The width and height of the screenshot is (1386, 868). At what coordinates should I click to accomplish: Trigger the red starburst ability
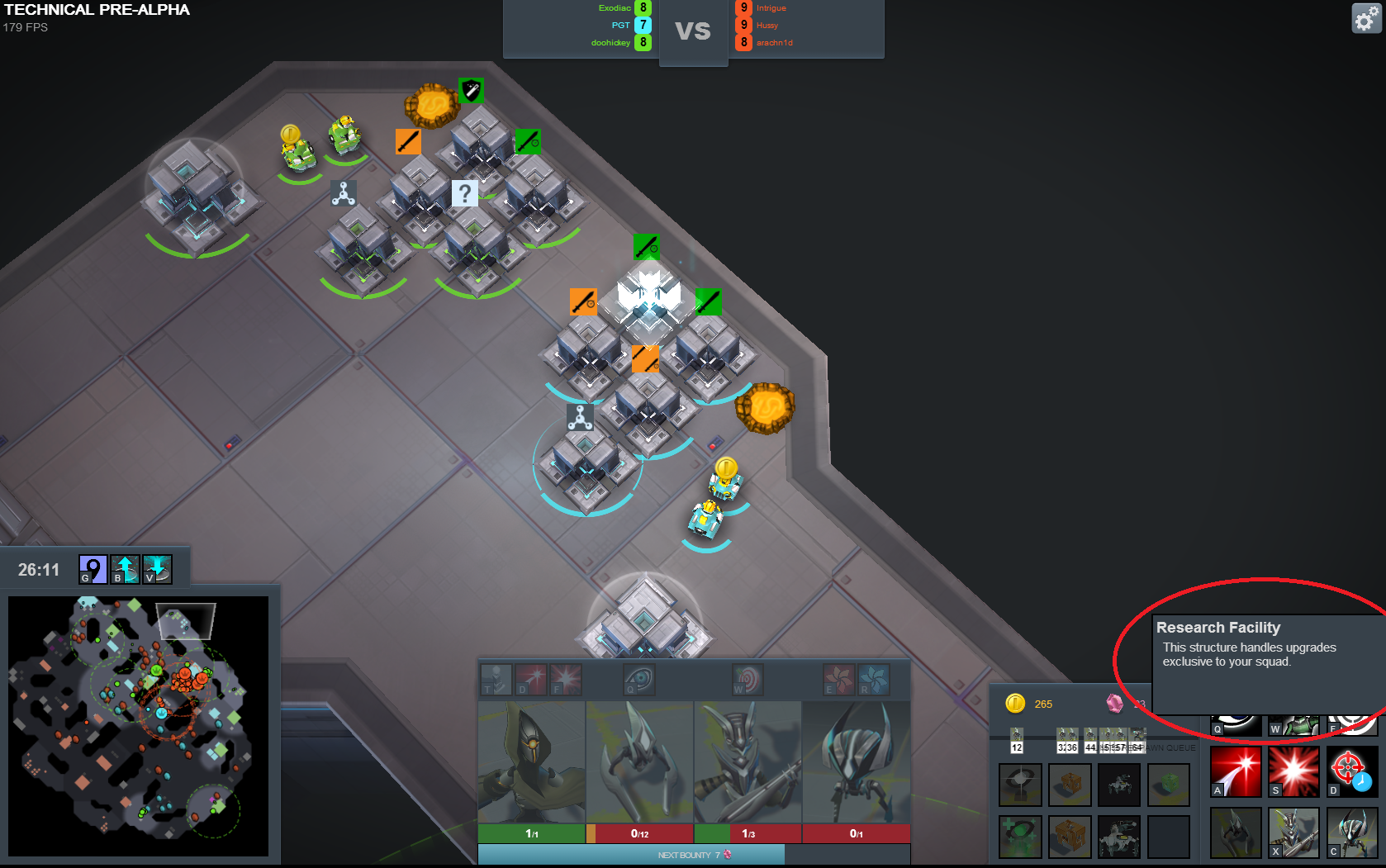[1293, 771]
